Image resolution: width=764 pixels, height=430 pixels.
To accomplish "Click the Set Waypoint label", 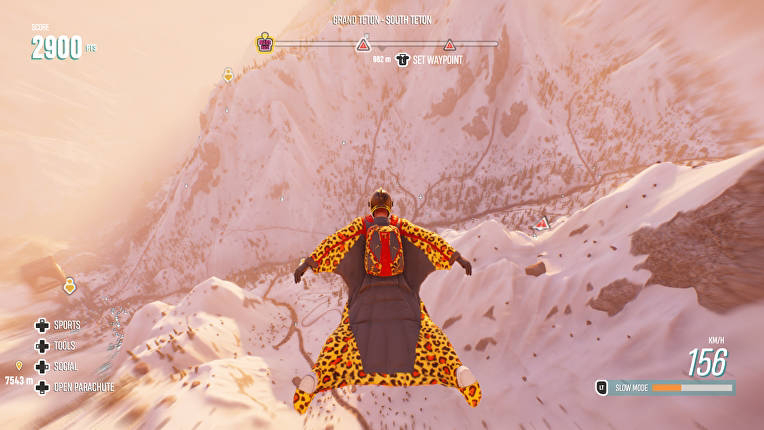I will tap(437, 60).
